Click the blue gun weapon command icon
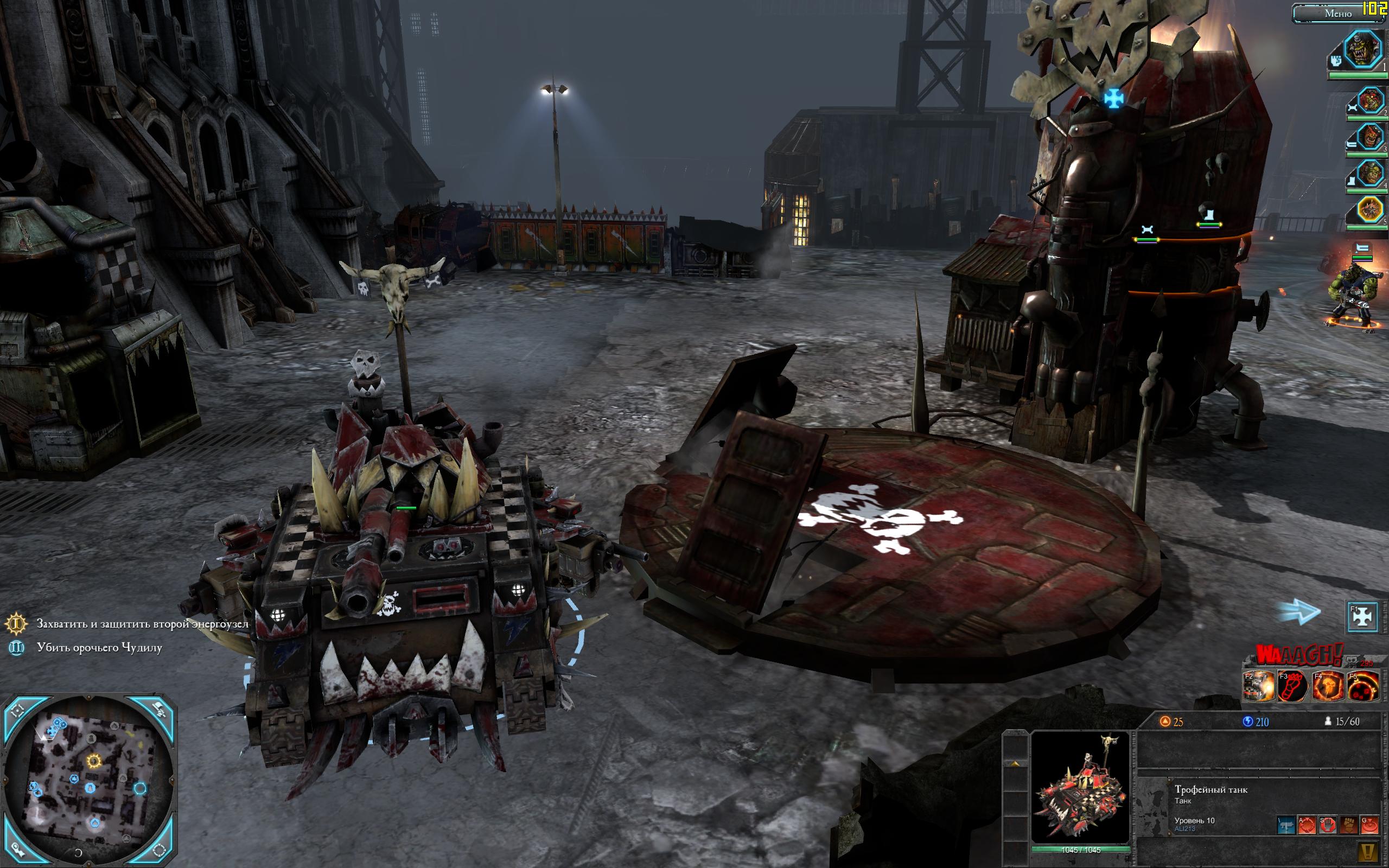 (x=1286, y=826)
